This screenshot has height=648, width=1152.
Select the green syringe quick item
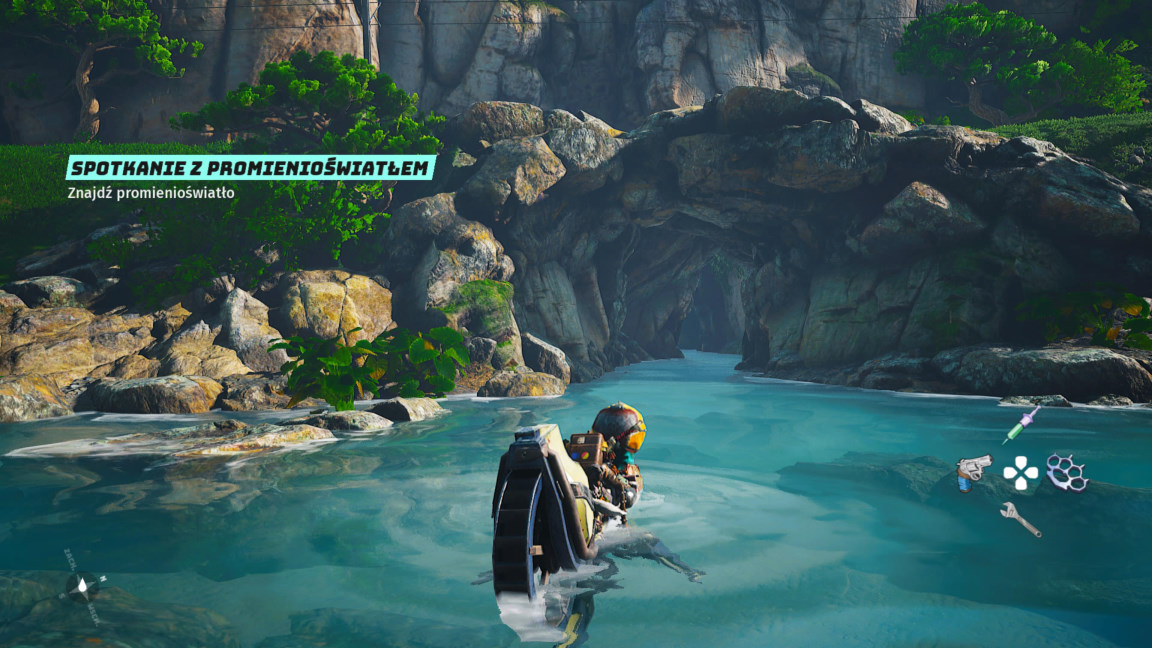(1021, 425)
